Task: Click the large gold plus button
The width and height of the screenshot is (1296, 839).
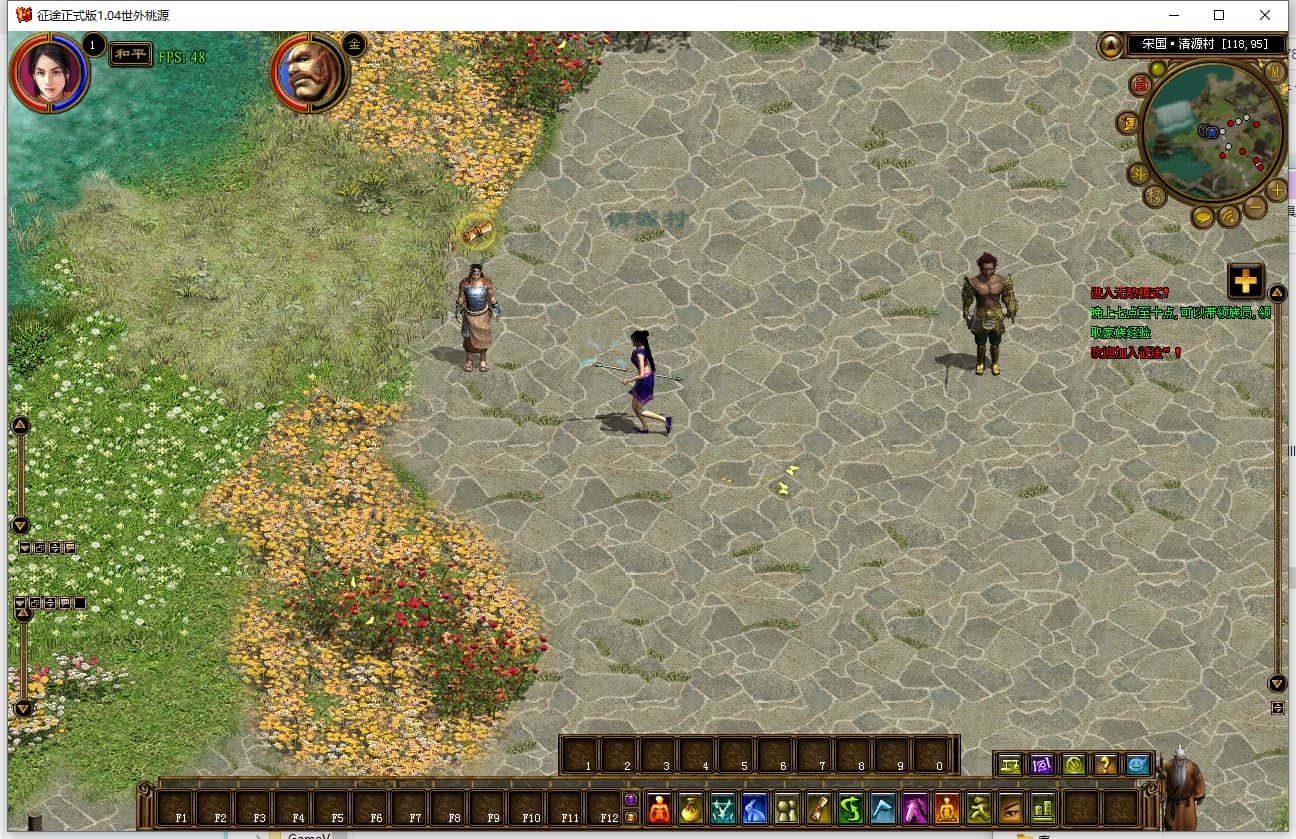Action: pyautogui.click(x=1245, y=281)
